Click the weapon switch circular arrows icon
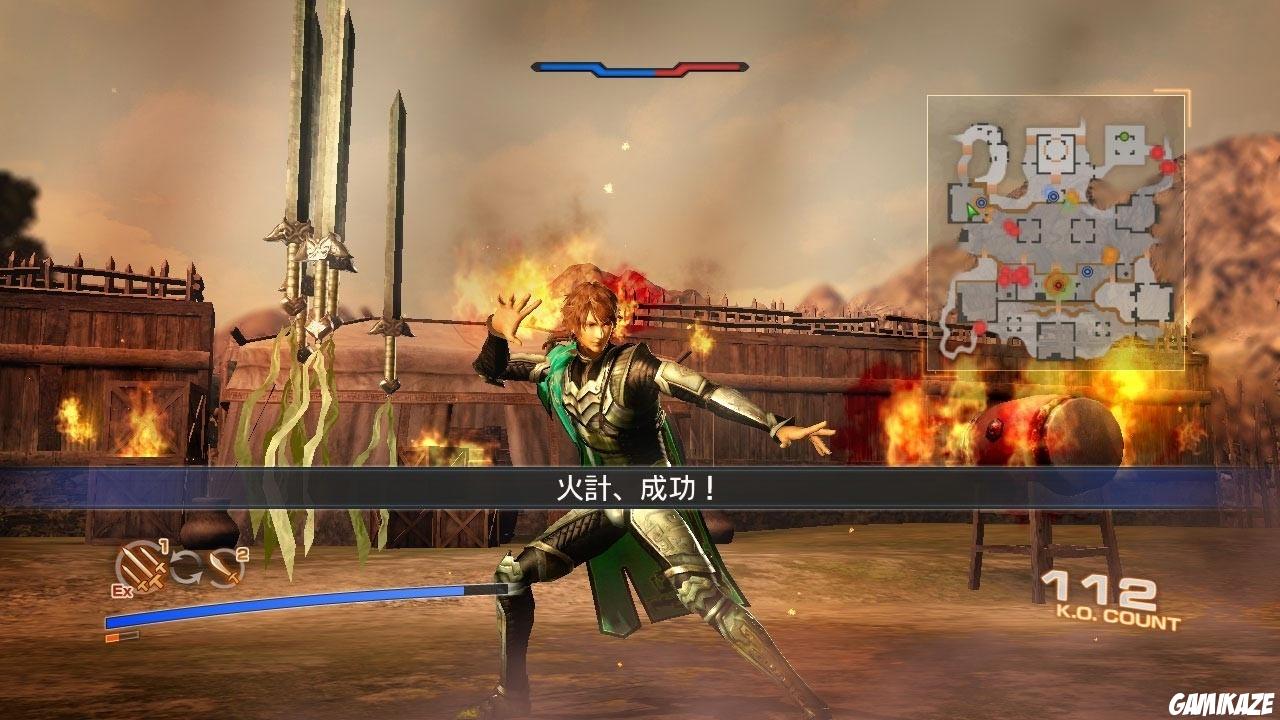This screenshot has width=1280, height=720. tap(186, 566)
